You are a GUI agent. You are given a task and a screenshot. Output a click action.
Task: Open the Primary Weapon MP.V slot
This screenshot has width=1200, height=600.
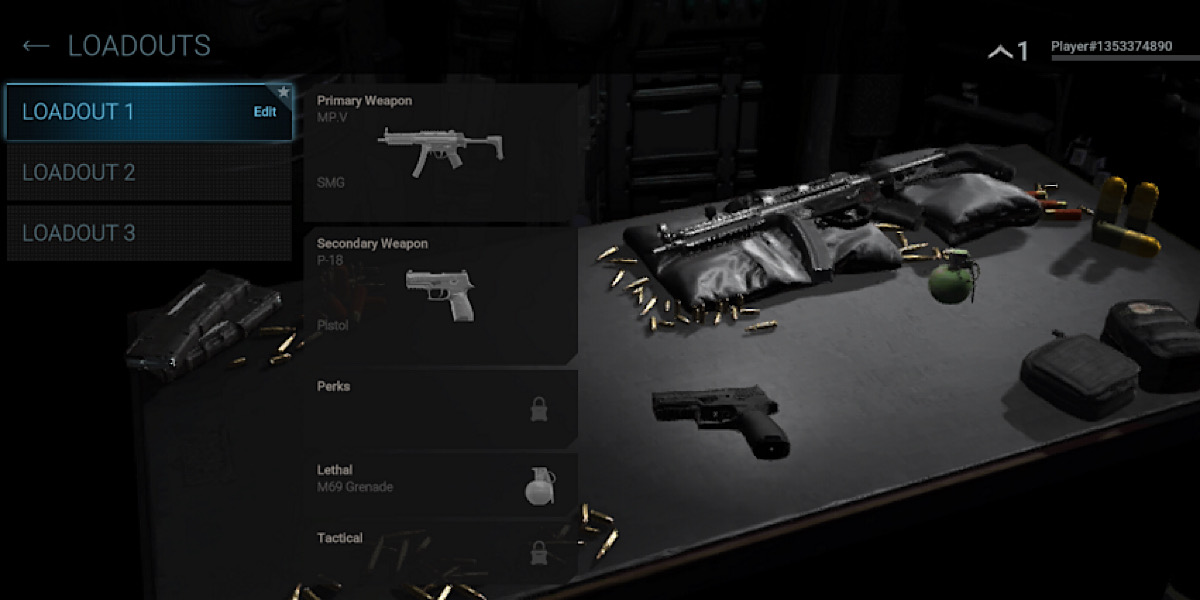tap(440, 152)
